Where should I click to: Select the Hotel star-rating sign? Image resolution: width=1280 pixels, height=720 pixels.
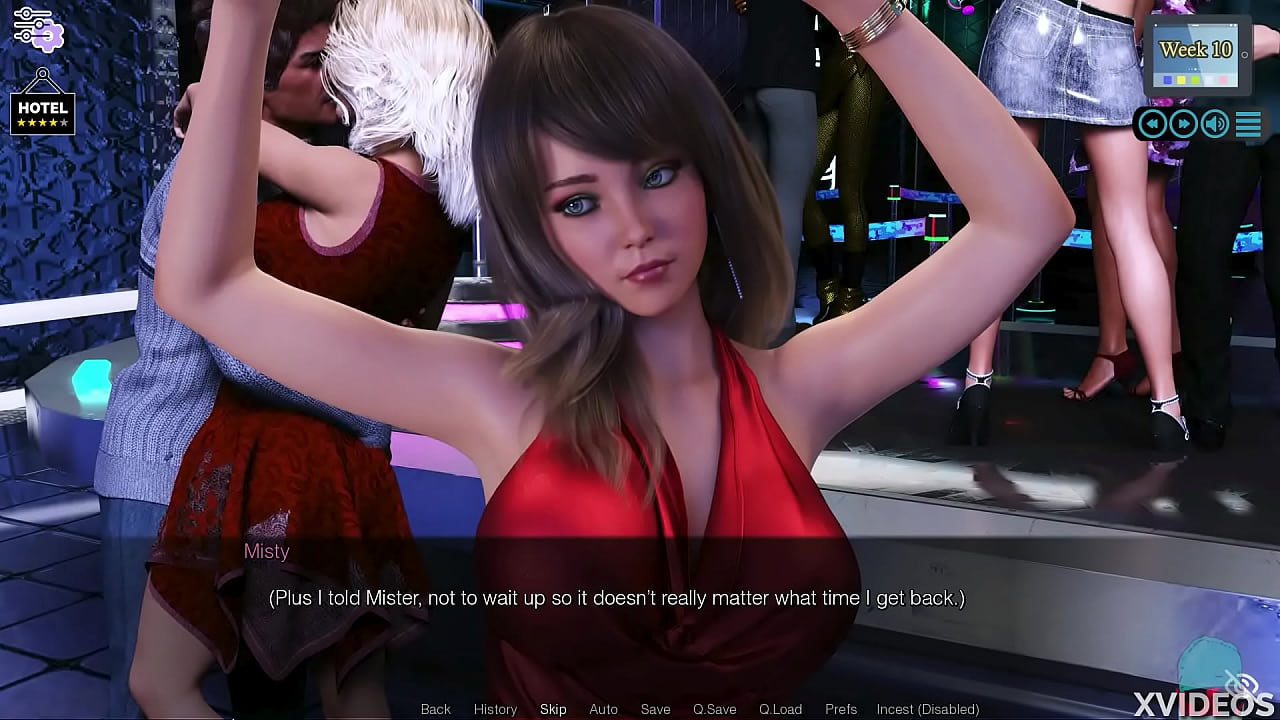(x=42, y=107)
